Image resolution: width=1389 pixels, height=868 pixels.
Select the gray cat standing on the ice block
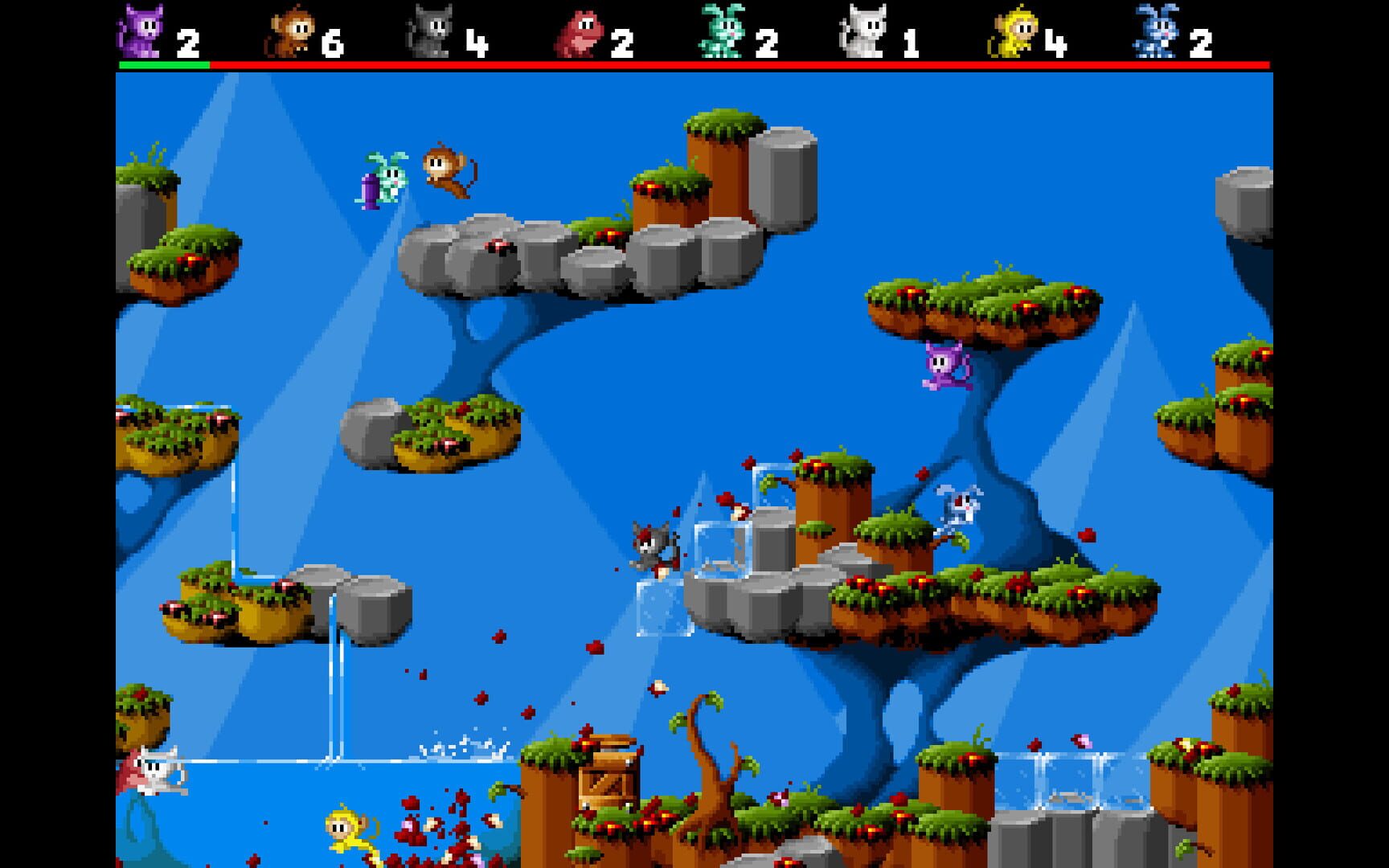tap(651, 547)
